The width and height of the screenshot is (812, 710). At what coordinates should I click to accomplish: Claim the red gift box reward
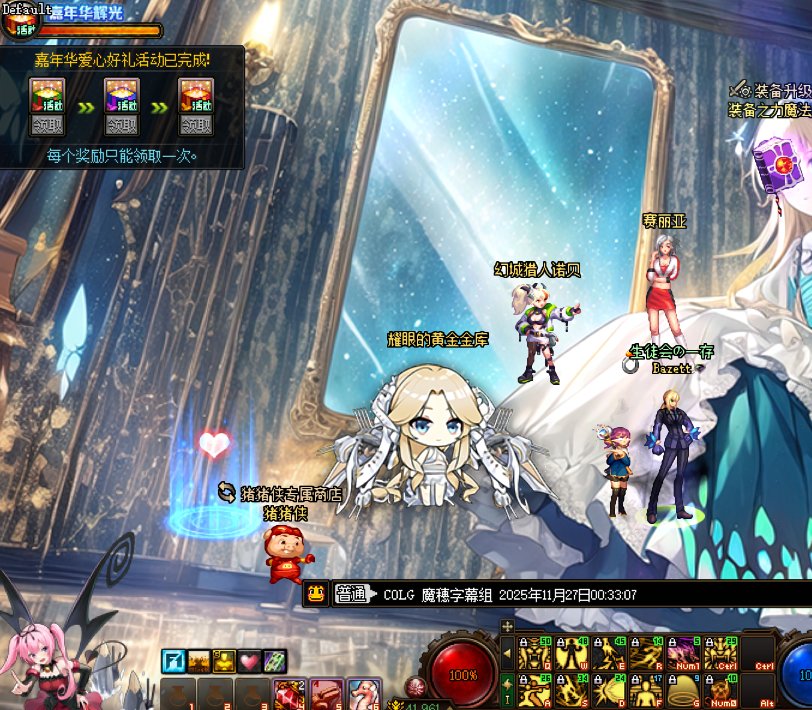tap(196, 125)
